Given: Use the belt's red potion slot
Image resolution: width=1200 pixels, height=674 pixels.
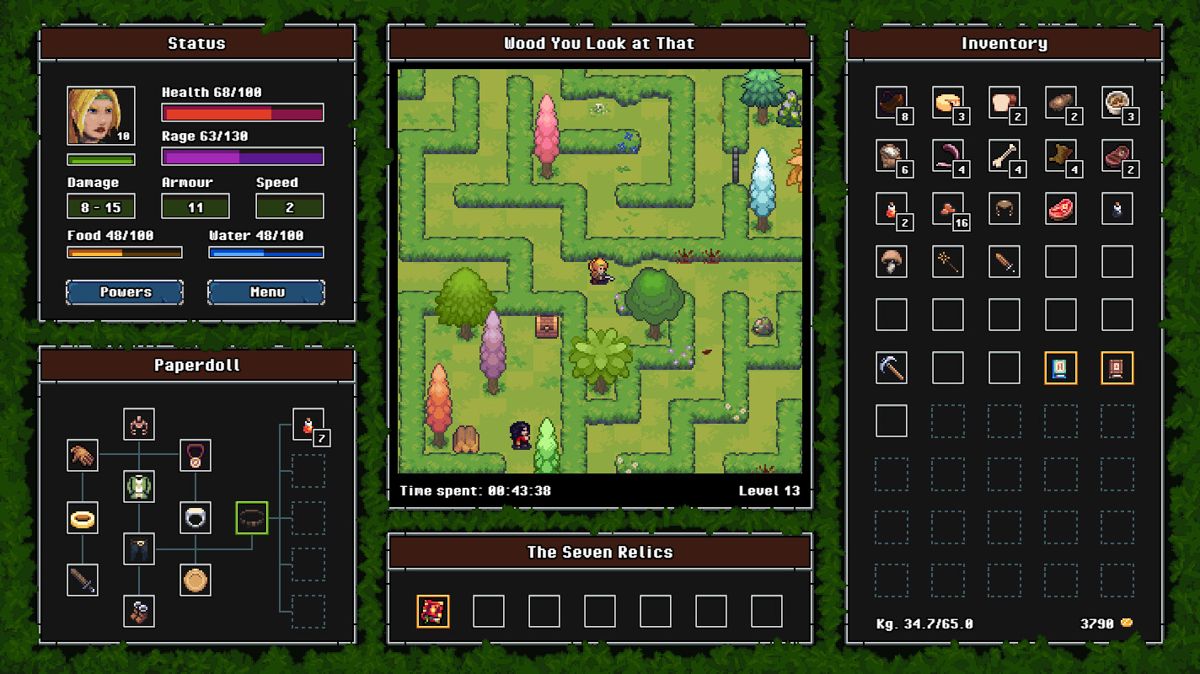Looking at the screenshot, I should click(x=308, y=425).
